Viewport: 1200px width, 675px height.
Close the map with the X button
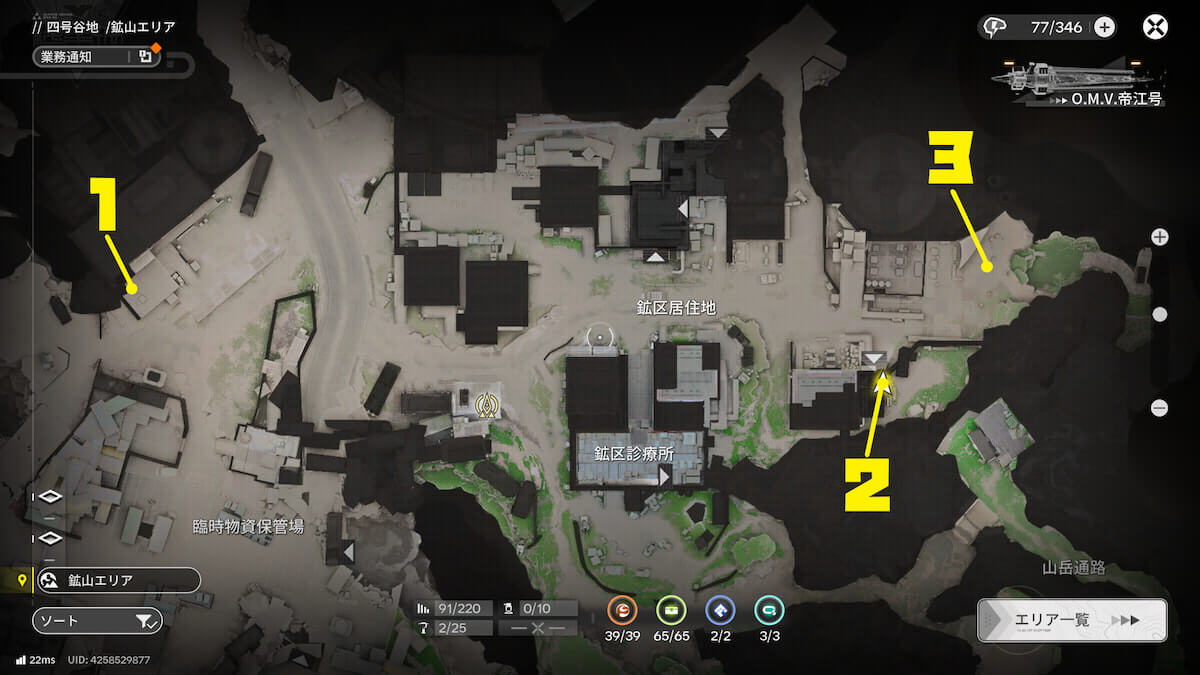tap(1155, 27)
